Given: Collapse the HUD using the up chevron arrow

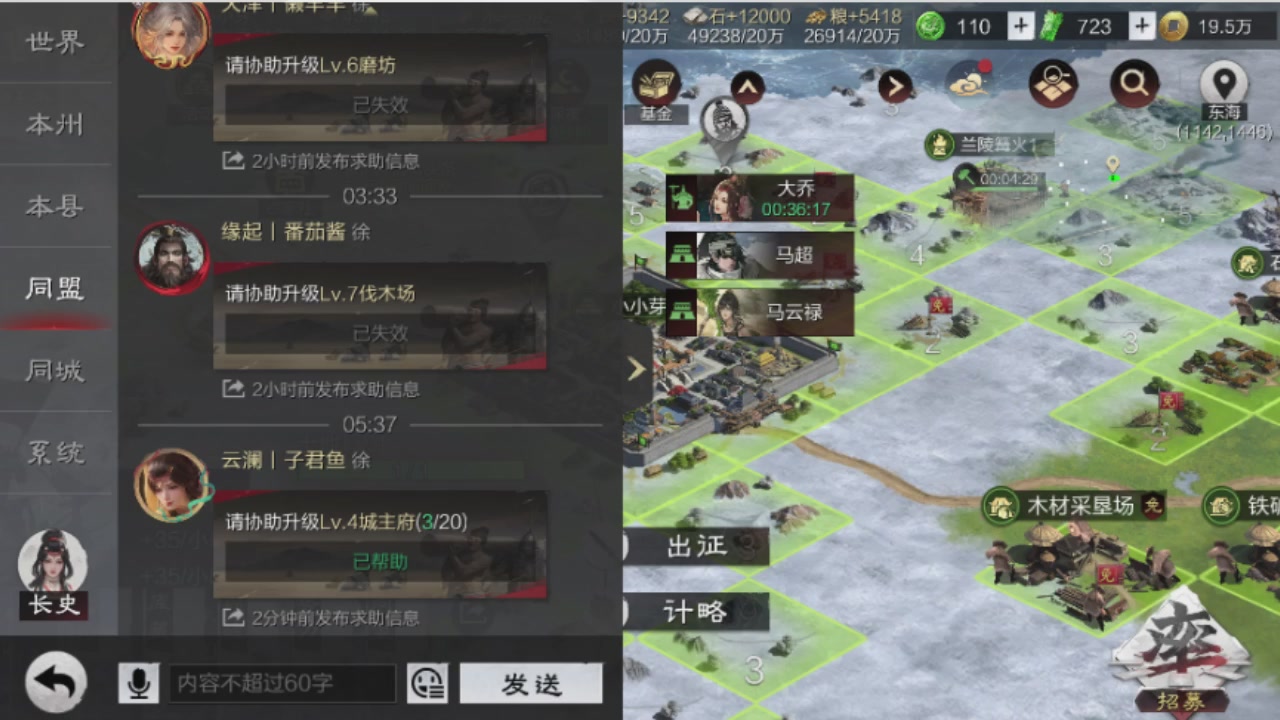Looking at the screenshot, I should (747, 88).
